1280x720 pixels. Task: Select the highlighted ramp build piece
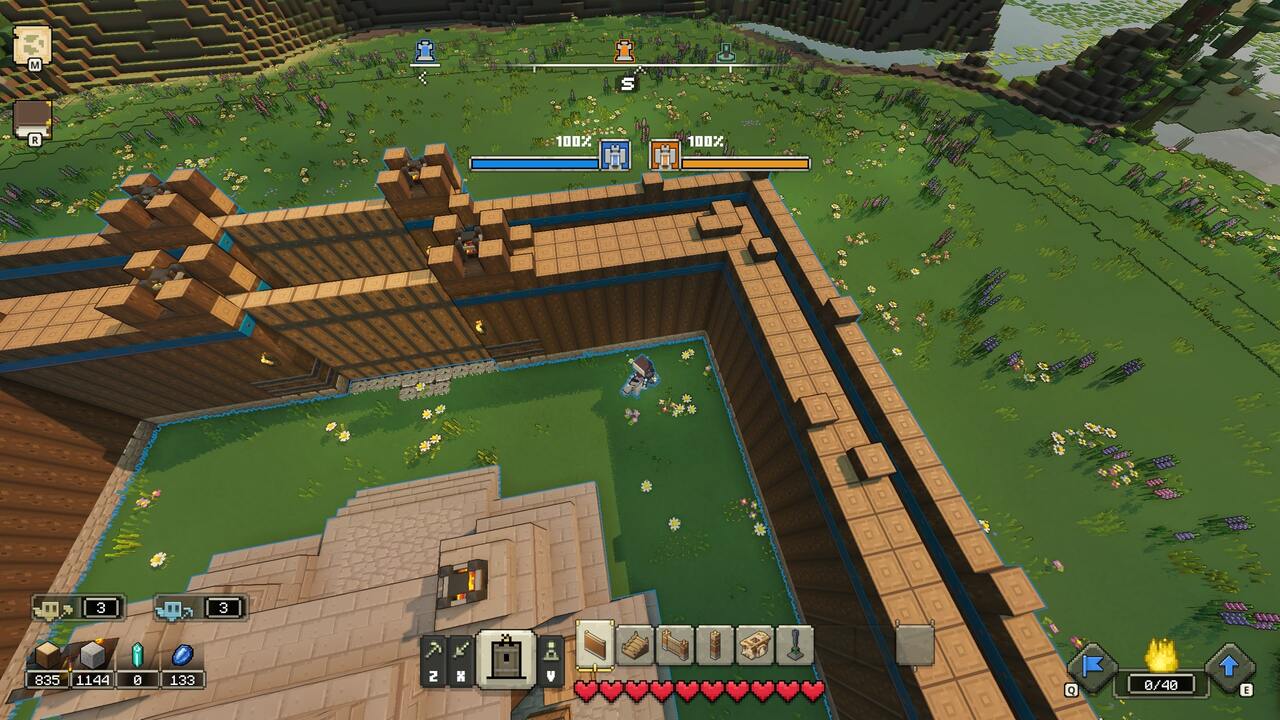[x=594, y=648]
